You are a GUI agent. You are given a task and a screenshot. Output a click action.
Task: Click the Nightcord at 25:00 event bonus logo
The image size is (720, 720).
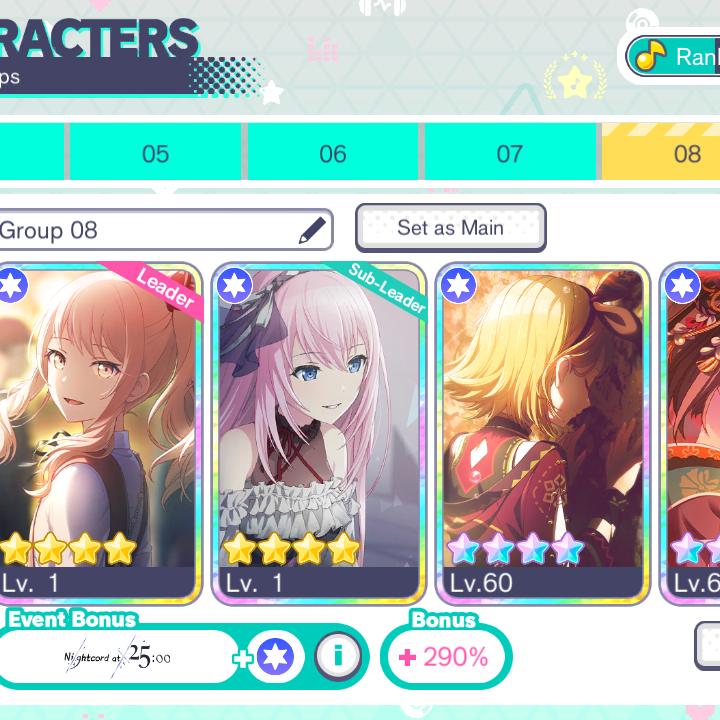click(x=119, y=658)
